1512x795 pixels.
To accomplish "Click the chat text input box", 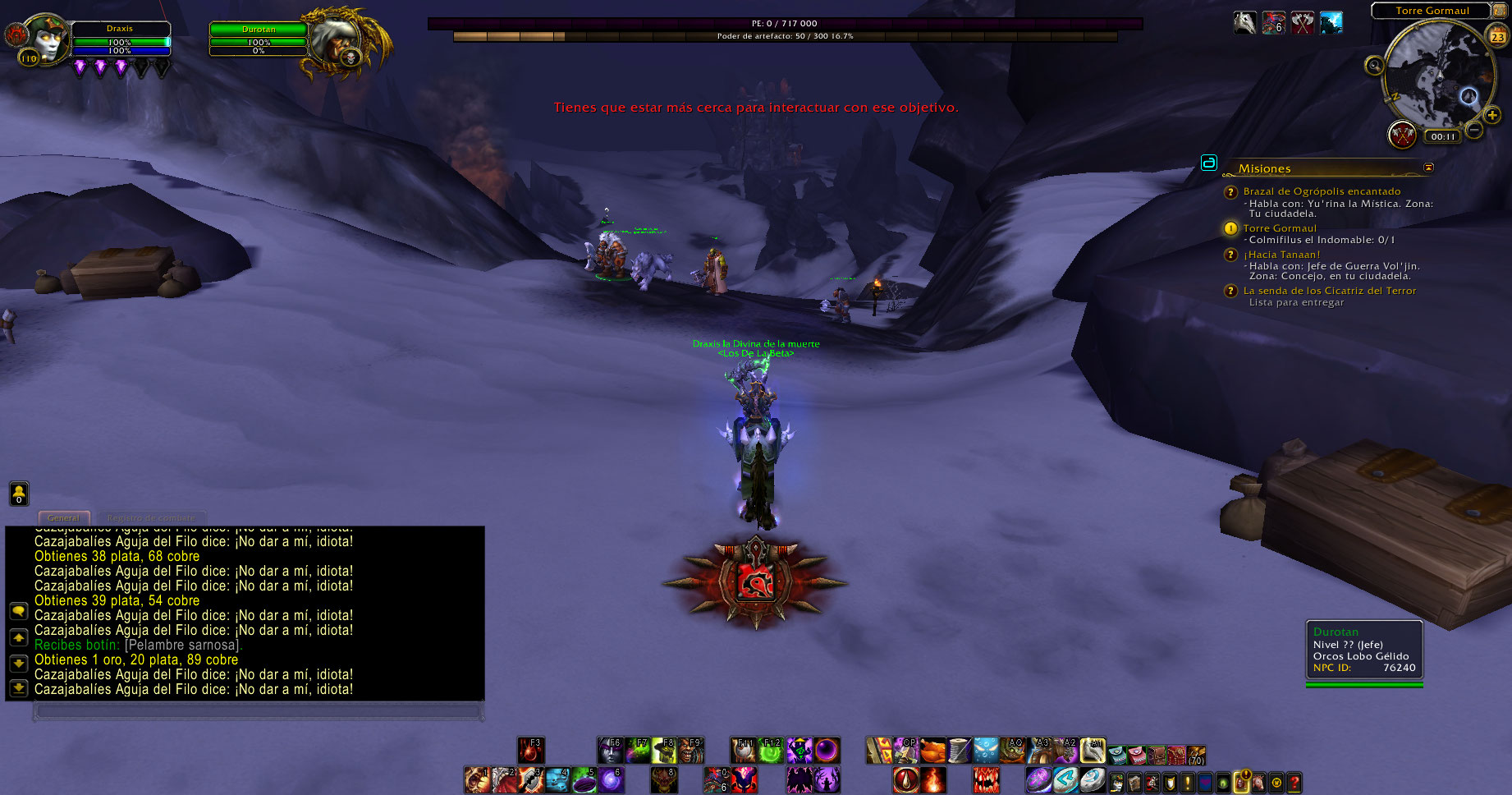I will (x=258, y=711).
